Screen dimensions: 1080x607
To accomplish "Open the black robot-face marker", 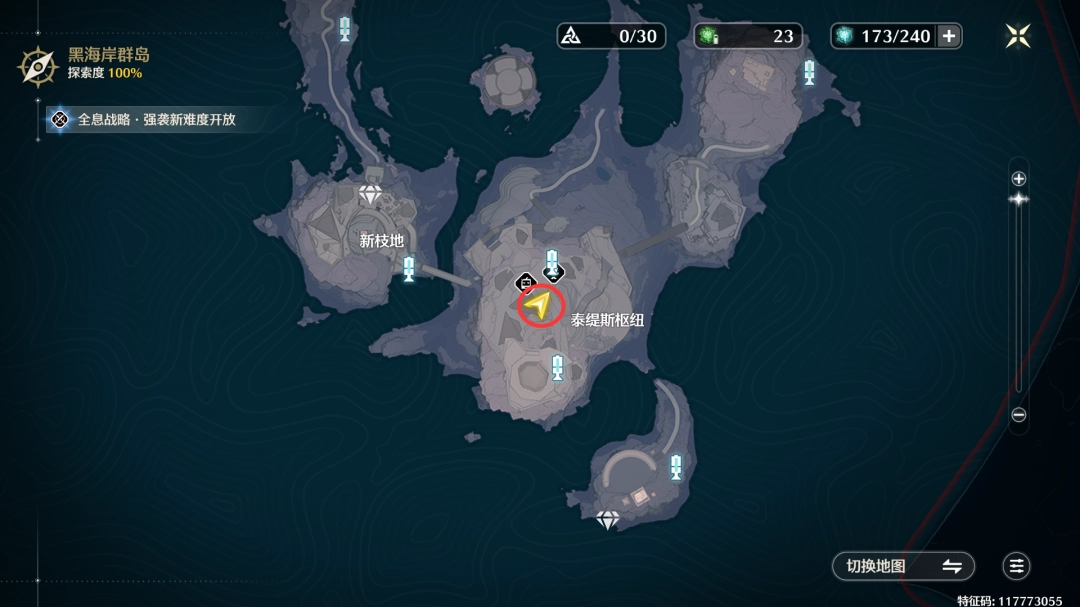I will click(526, 283).
